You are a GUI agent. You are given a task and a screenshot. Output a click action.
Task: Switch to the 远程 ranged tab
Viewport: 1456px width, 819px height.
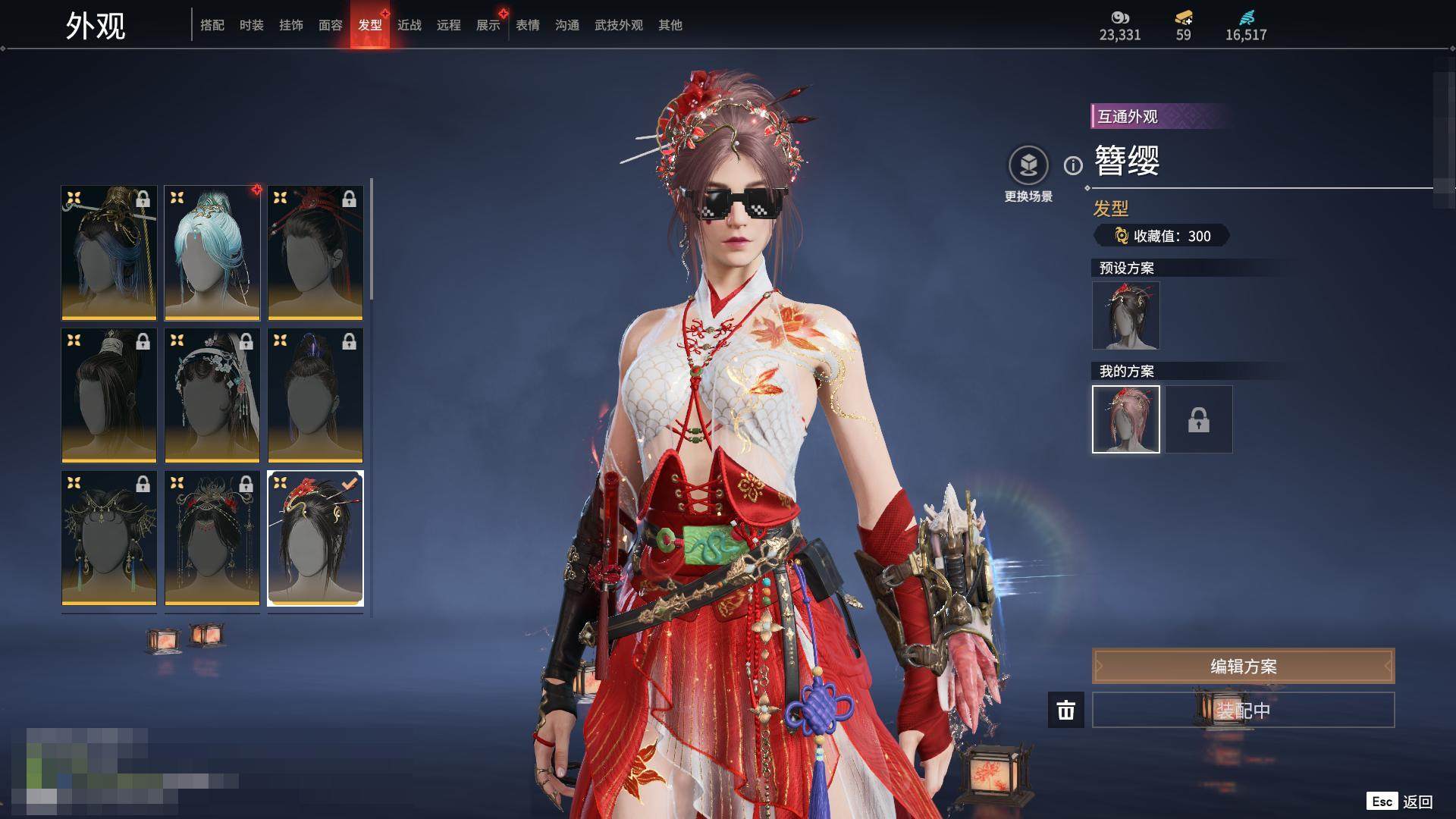pyautogui.click(x=449, y=25)
